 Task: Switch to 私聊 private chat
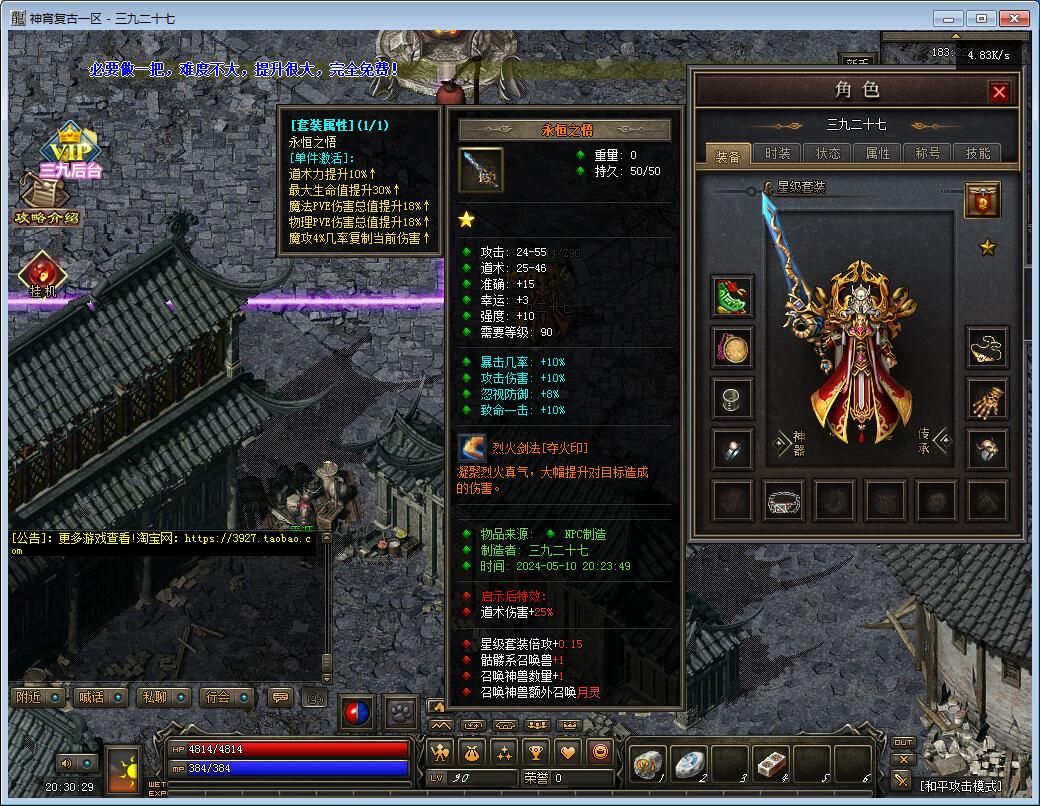tap(164, 697)
